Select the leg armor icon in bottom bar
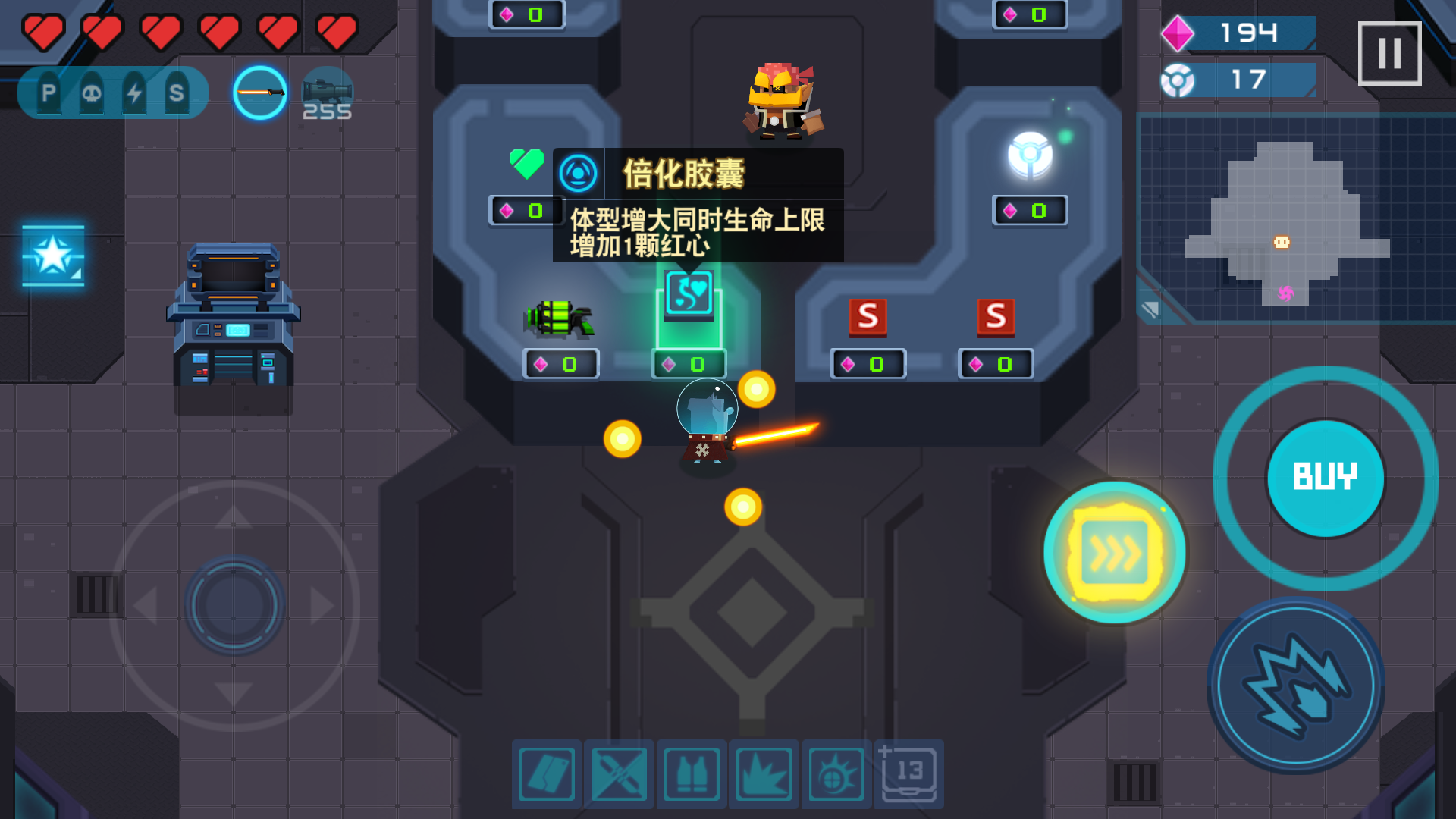 546,774
